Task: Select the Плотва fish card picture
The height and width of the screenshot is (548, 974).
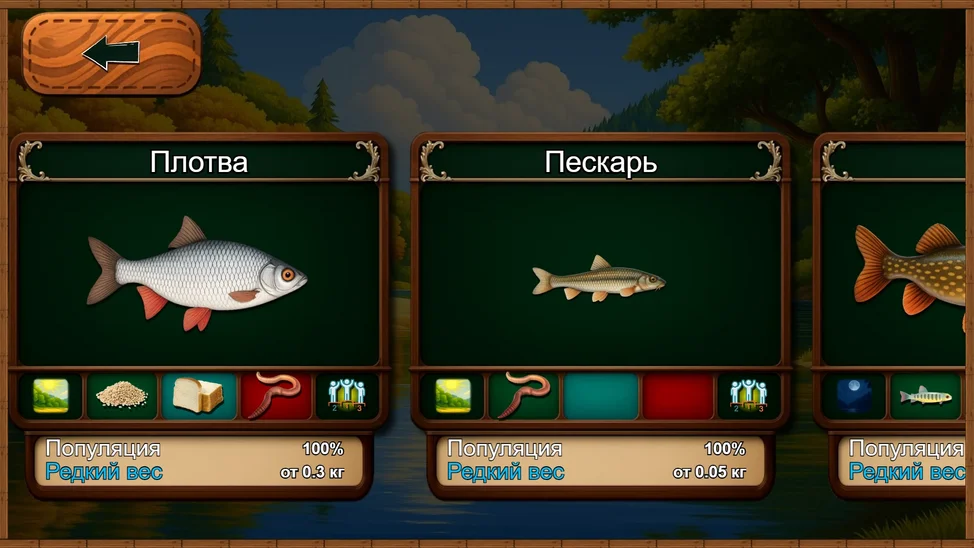Action: coord(197,274)
